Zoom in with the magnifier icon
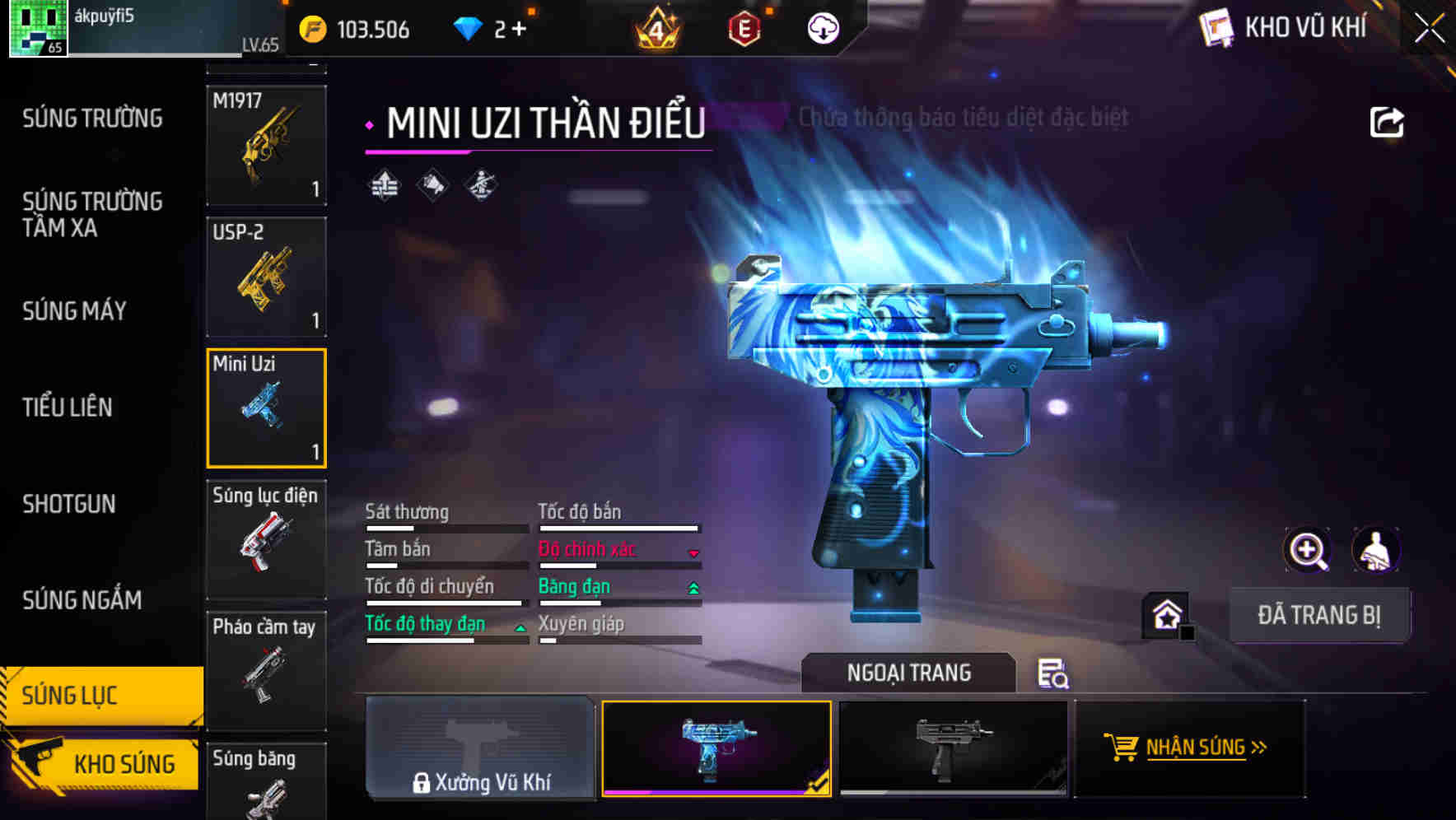1456x820 pixels. (x=1307, y=550)
